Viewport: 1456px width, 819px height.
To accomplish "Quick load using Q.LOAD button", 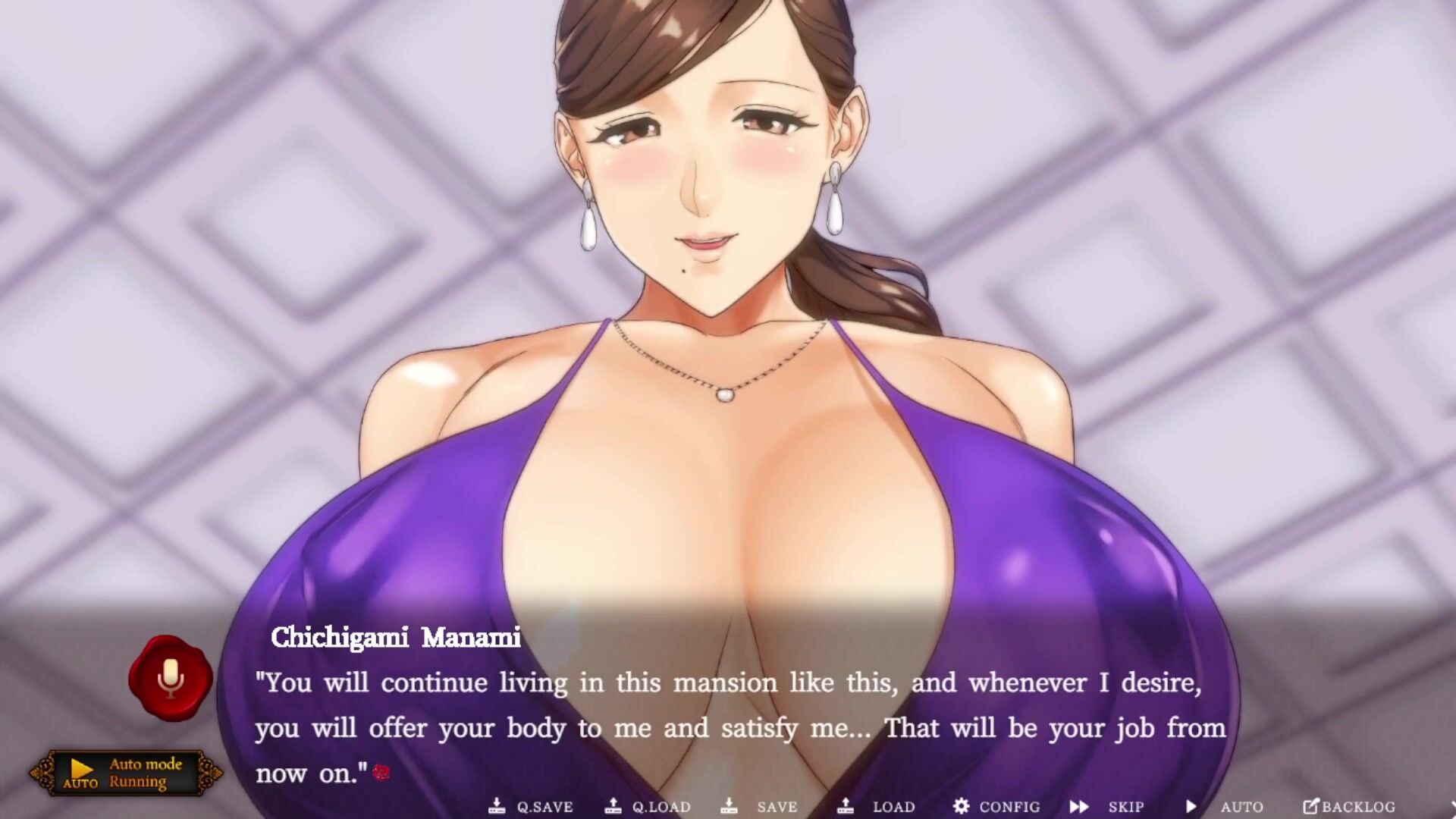I will 649,807.
